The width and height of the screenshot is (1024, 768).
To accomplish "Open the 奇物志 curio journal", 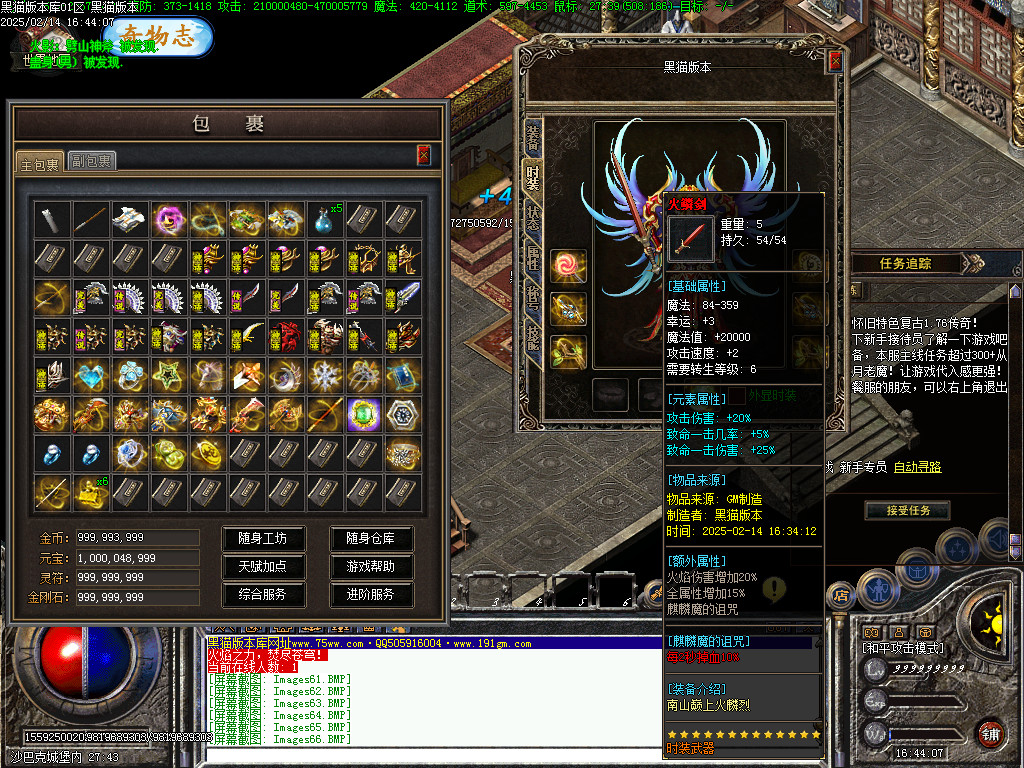I will pyautogui.click(x=156, y=37).
